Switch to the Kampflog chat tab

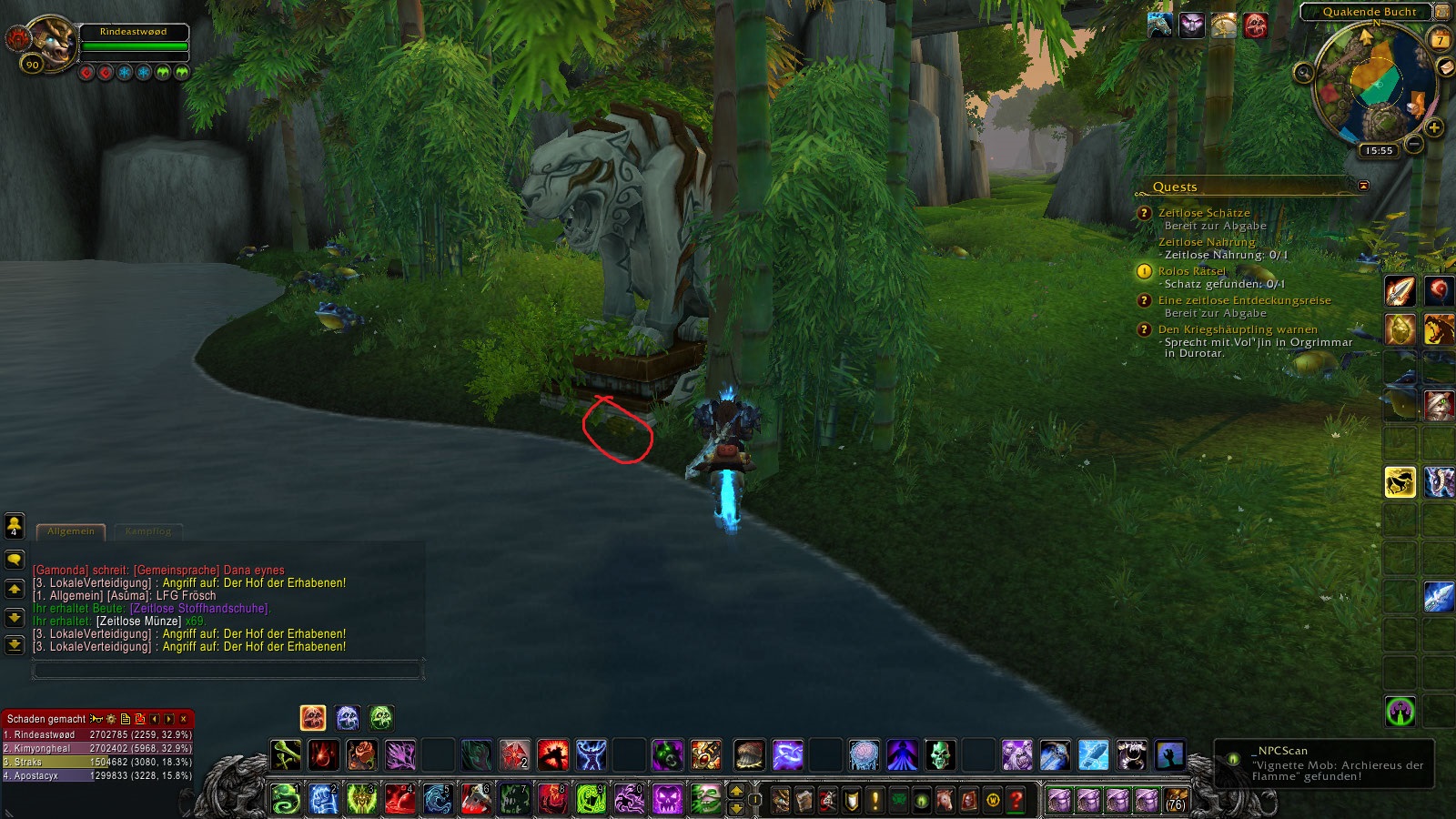[x=147, y=531]
